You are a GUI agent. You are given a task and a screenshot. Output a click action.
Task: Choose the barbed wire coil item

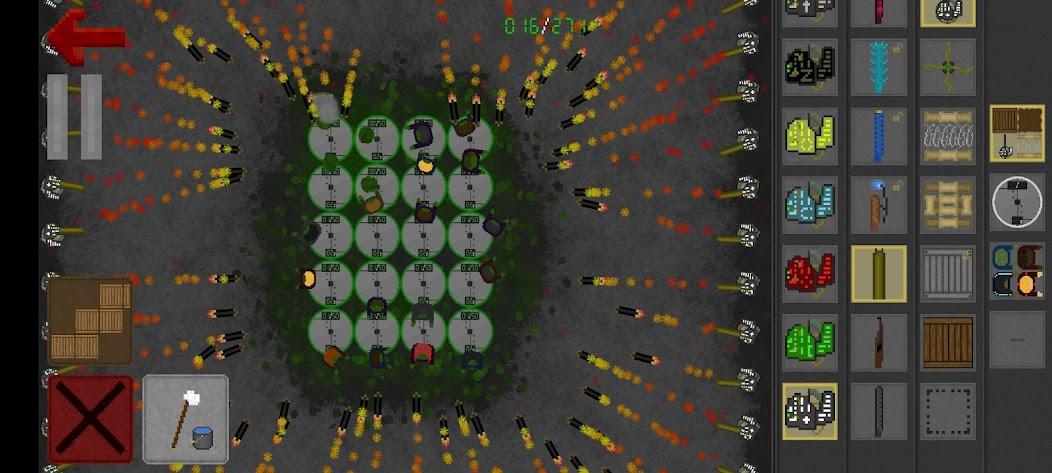(x=948, y=137)
